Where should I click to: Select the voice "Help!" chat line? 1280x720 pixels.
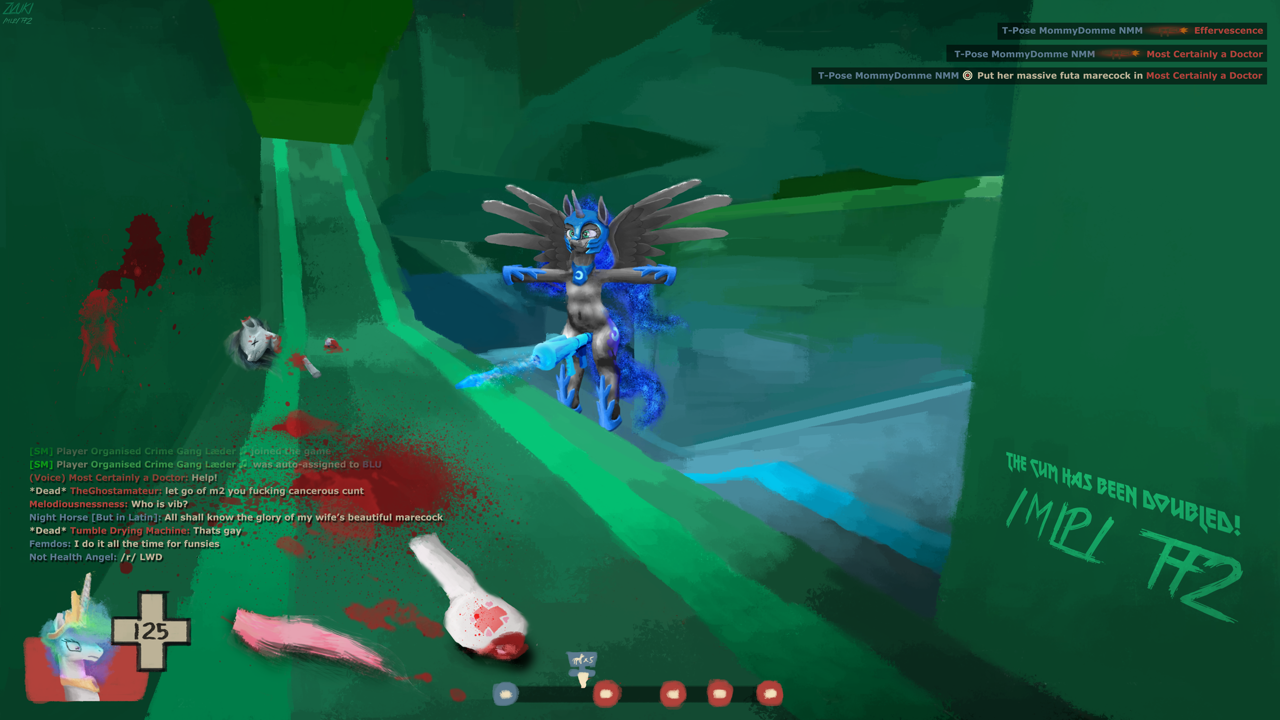123,478
